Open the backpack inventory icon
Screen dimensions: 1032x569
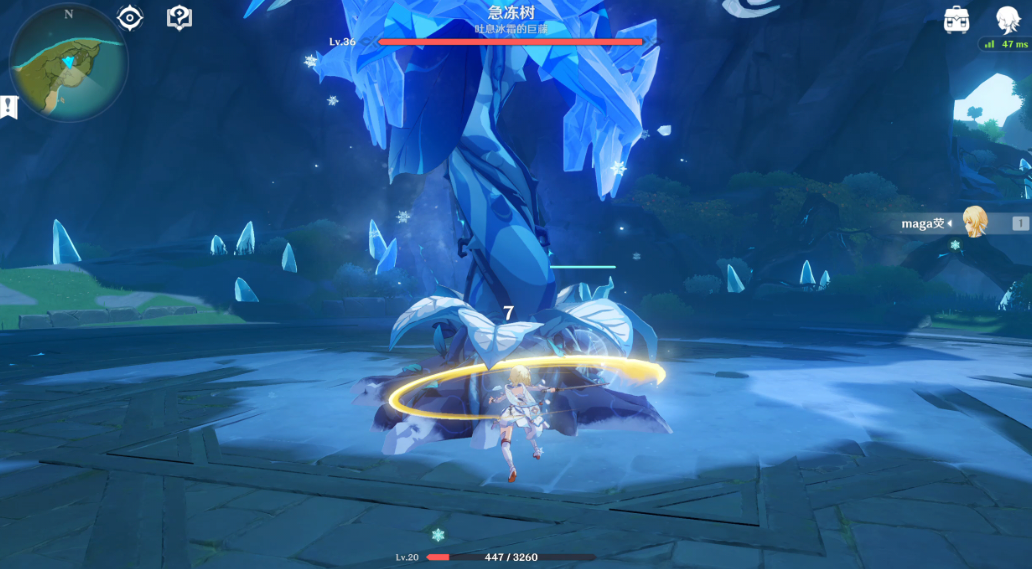(x=957, y=19)
